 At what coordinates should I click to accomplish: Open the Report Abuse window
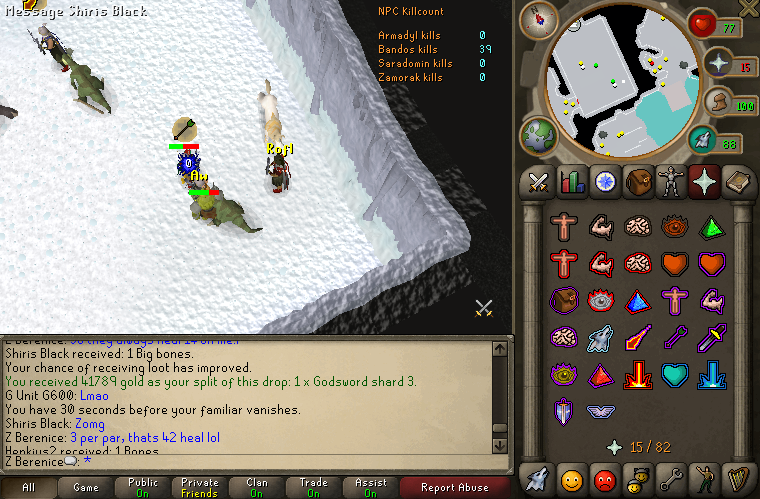tap(455, 488)
